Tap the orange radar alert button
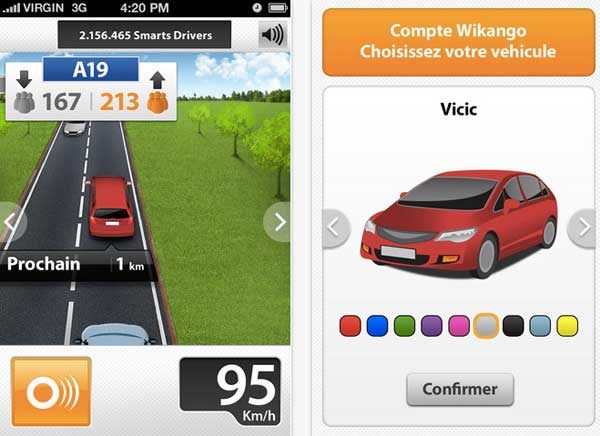600x436 pixels. coord(51,390)
